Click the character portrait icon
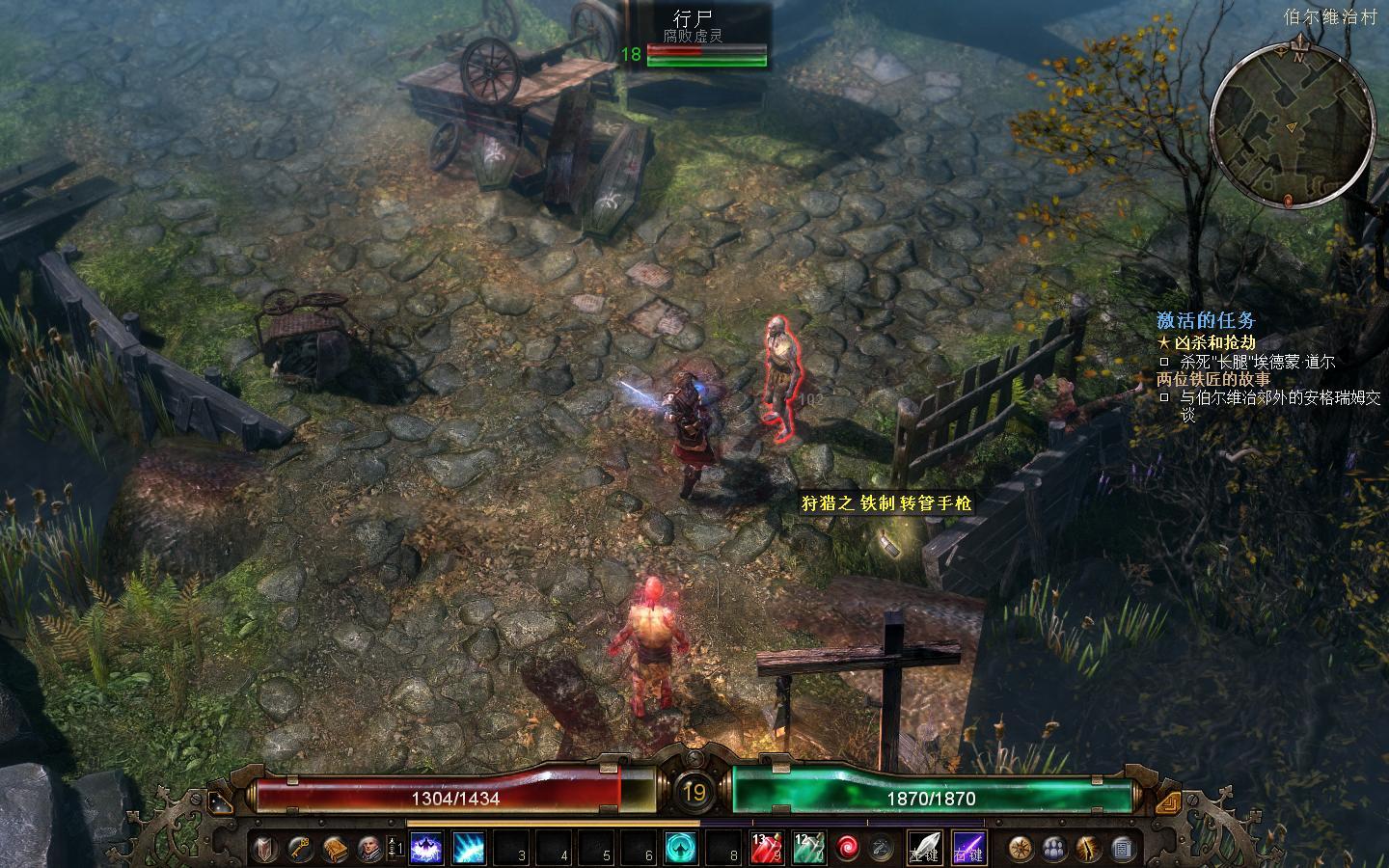The height and width of the screenshot is (868, 1389). pyautogui.click(x=369, y=849)
